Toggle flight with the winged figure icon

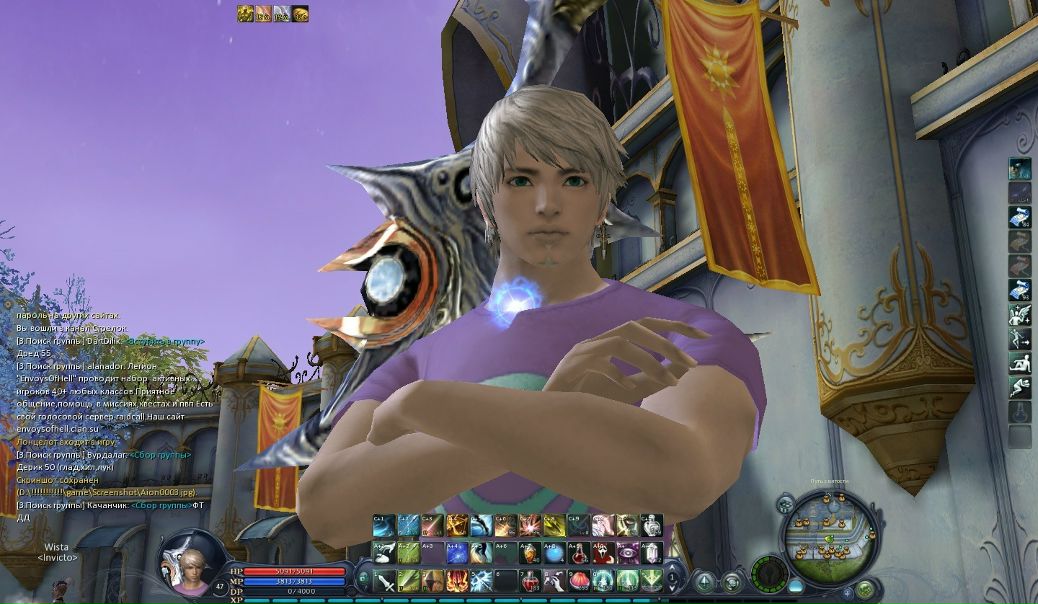point(1019,314)
